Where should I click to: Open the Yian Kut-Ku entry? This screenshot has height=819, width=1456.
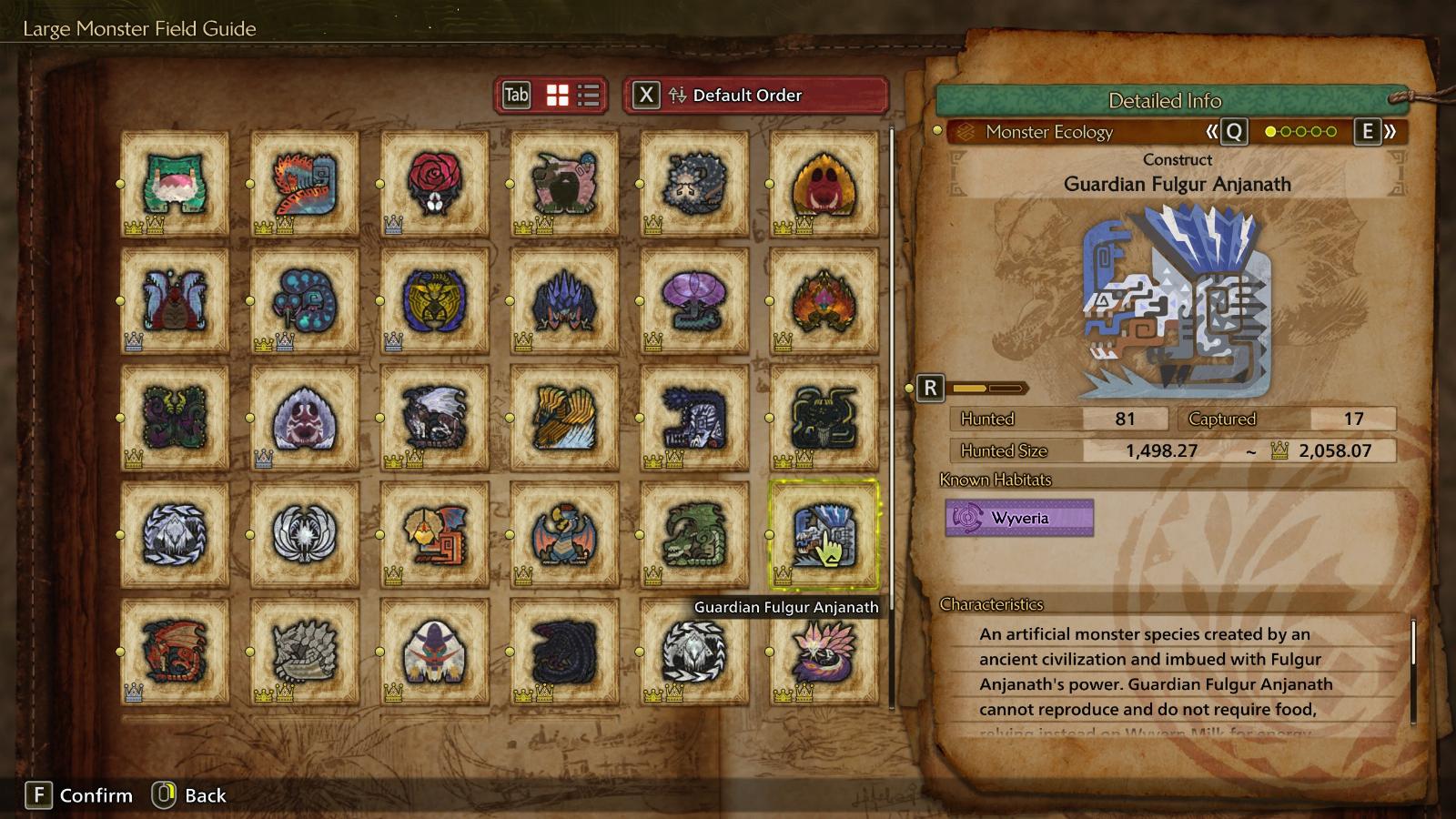pos(435,534)
